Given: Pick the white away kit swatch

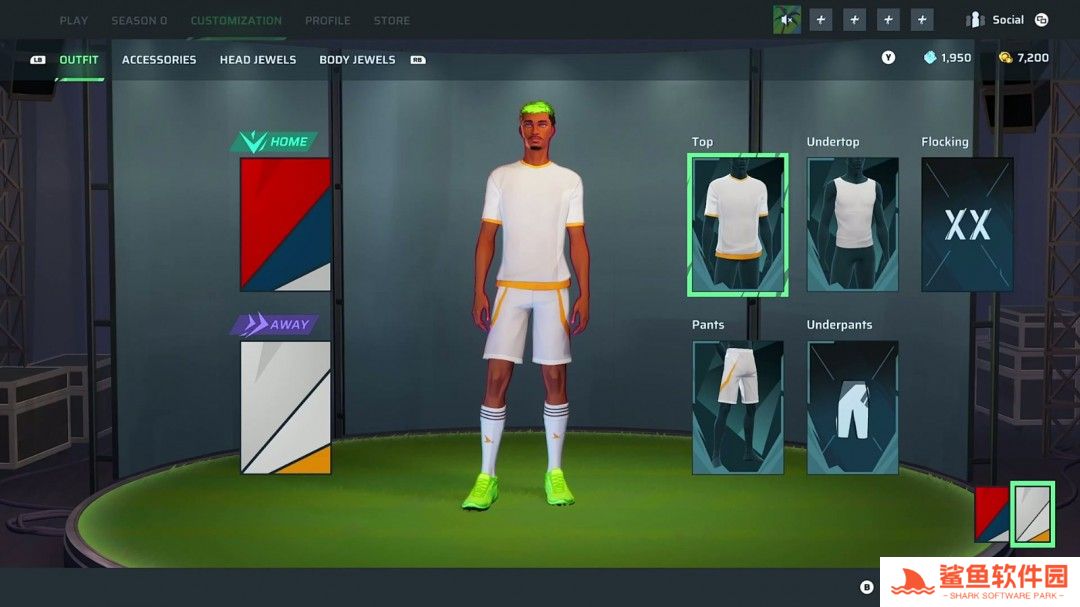Looking at the screenshot, I should (1032, 514).
